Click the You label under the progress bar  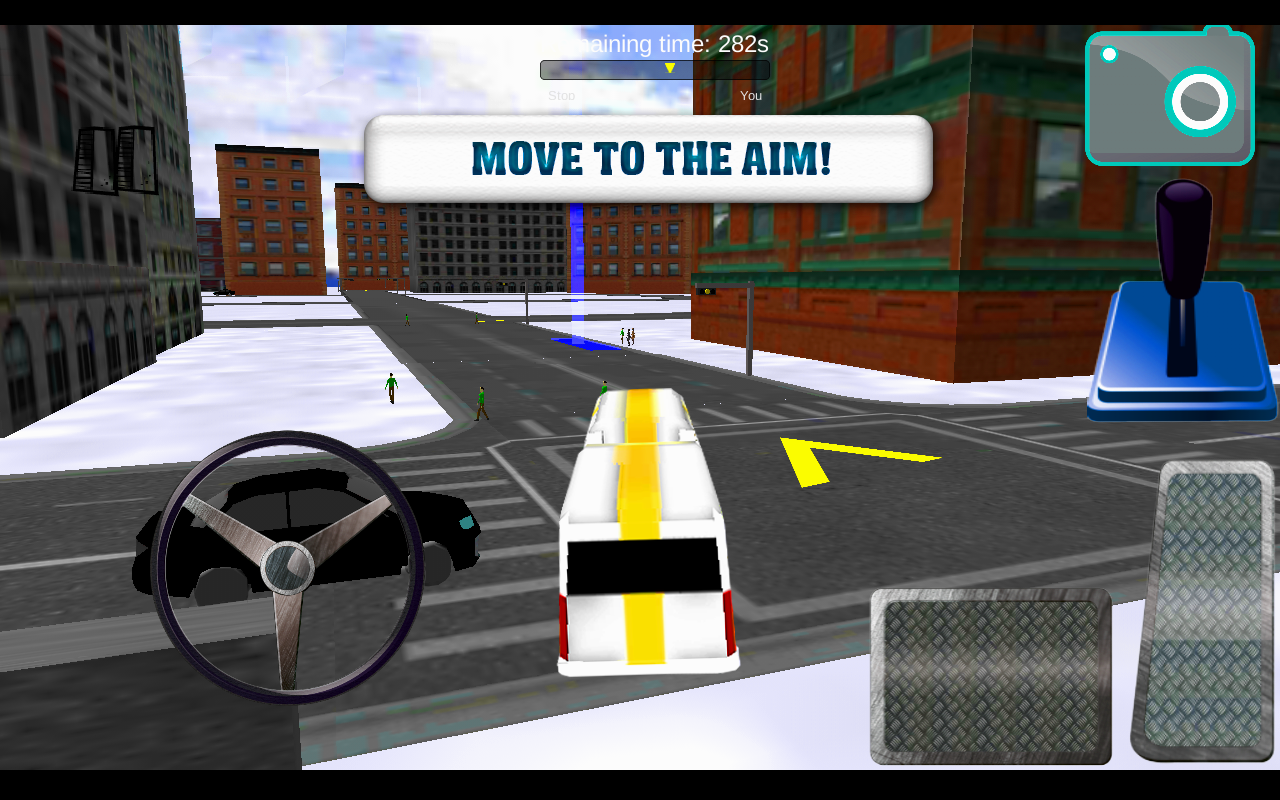tap(751, 95)
